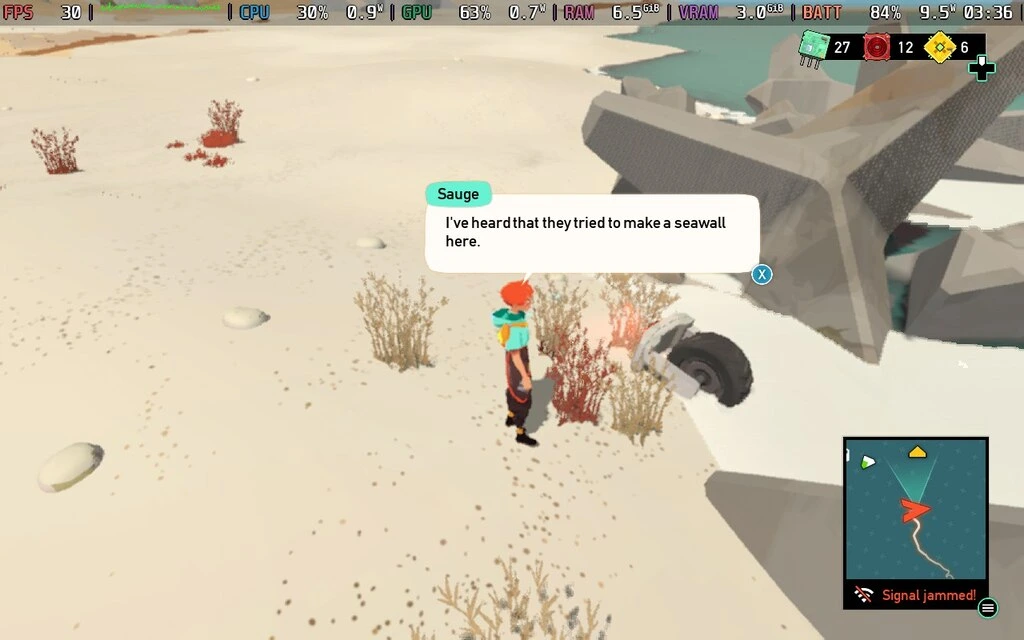The width and height of the screenshot is (1024, 640).
Task: Select the red round component resource icon
Action: click(877, 47)
